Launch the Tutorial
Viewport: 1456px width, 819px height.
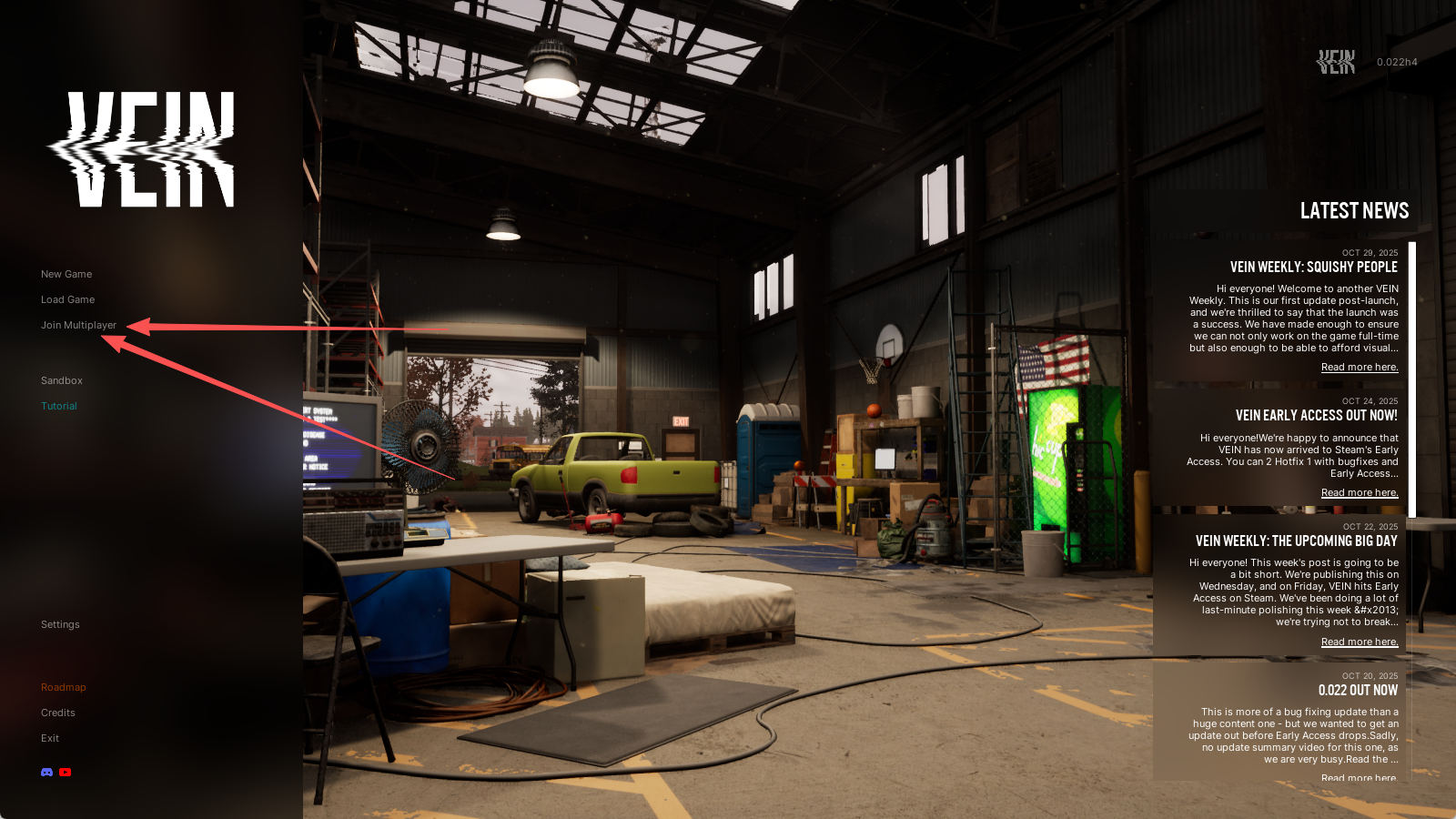click(59, 406)
